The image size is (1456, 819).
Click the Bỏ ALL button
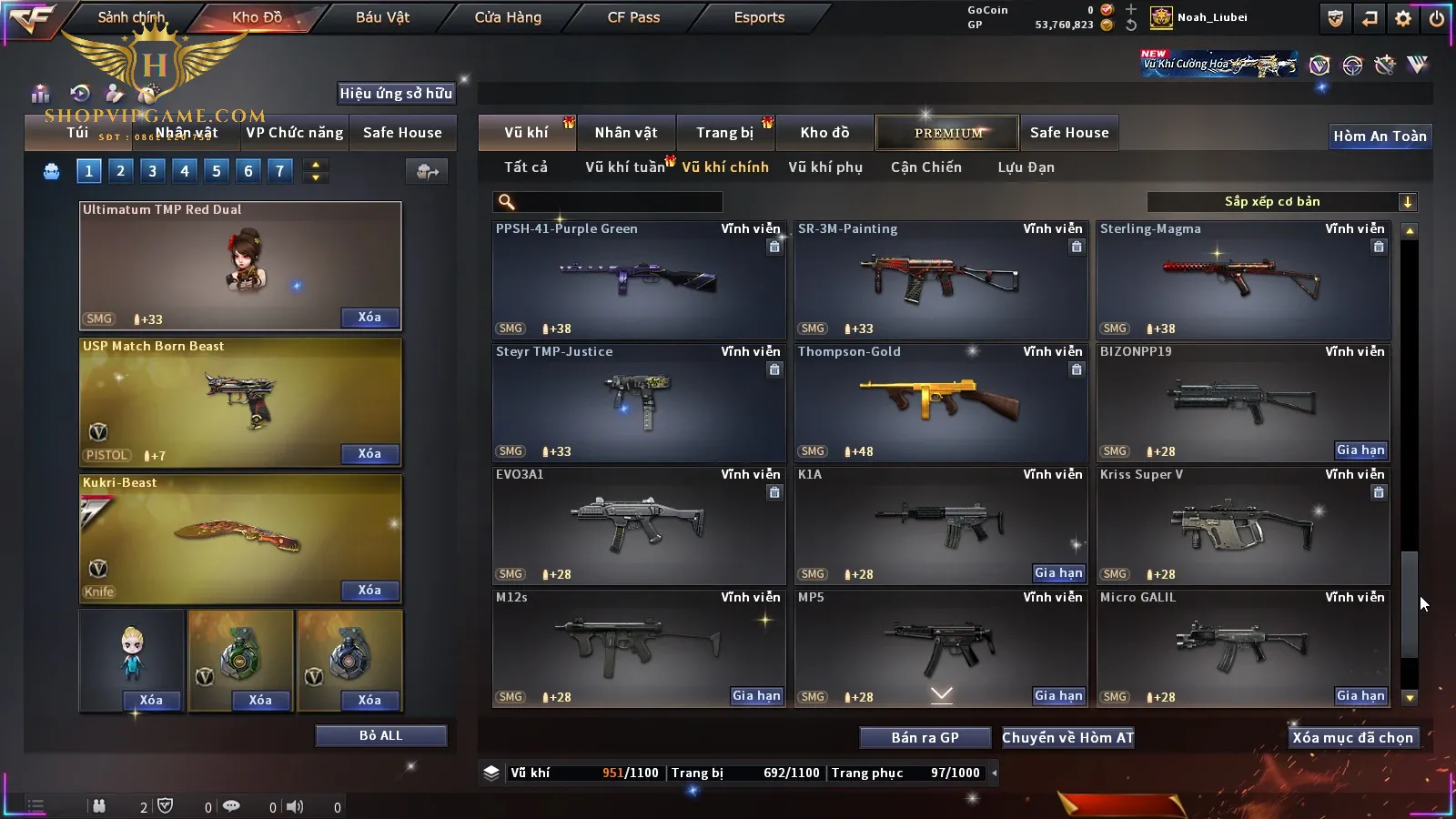click(380, 735)
